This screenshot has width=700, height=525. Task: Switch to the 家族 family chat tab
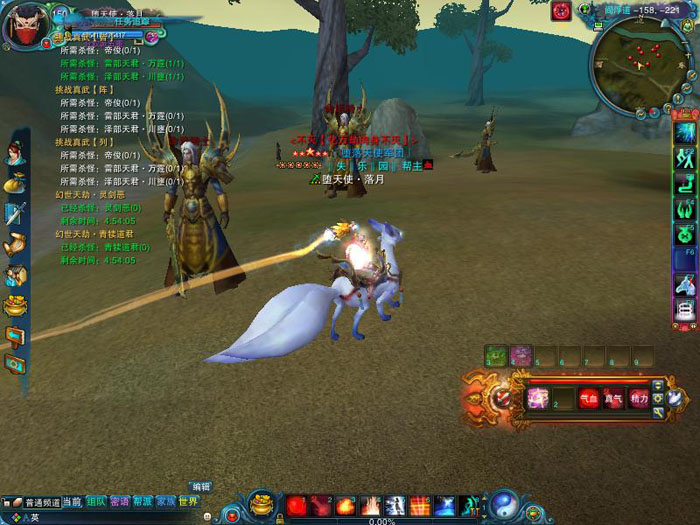165,501
